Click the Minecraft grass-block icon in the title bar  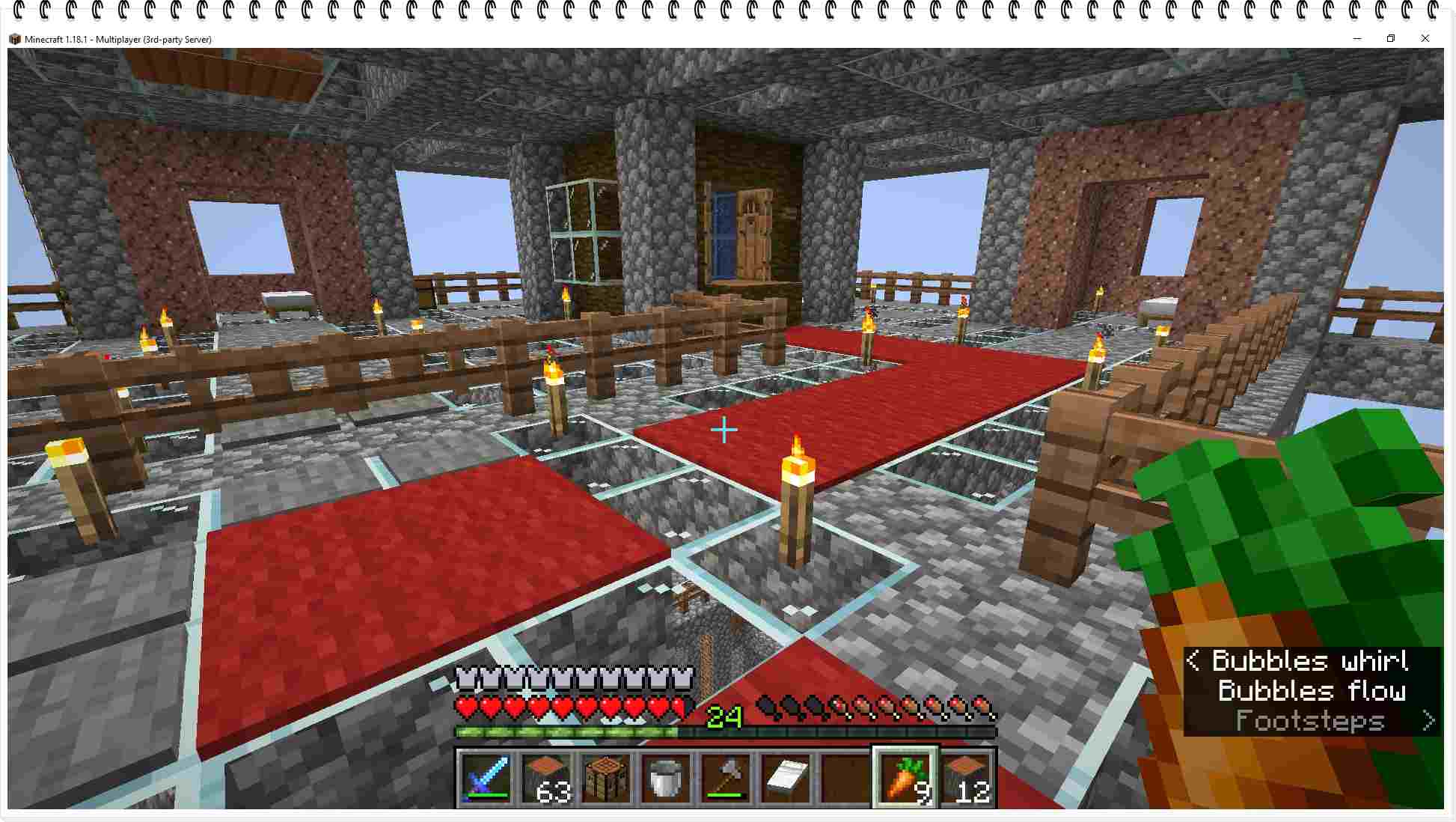point(15,39)
